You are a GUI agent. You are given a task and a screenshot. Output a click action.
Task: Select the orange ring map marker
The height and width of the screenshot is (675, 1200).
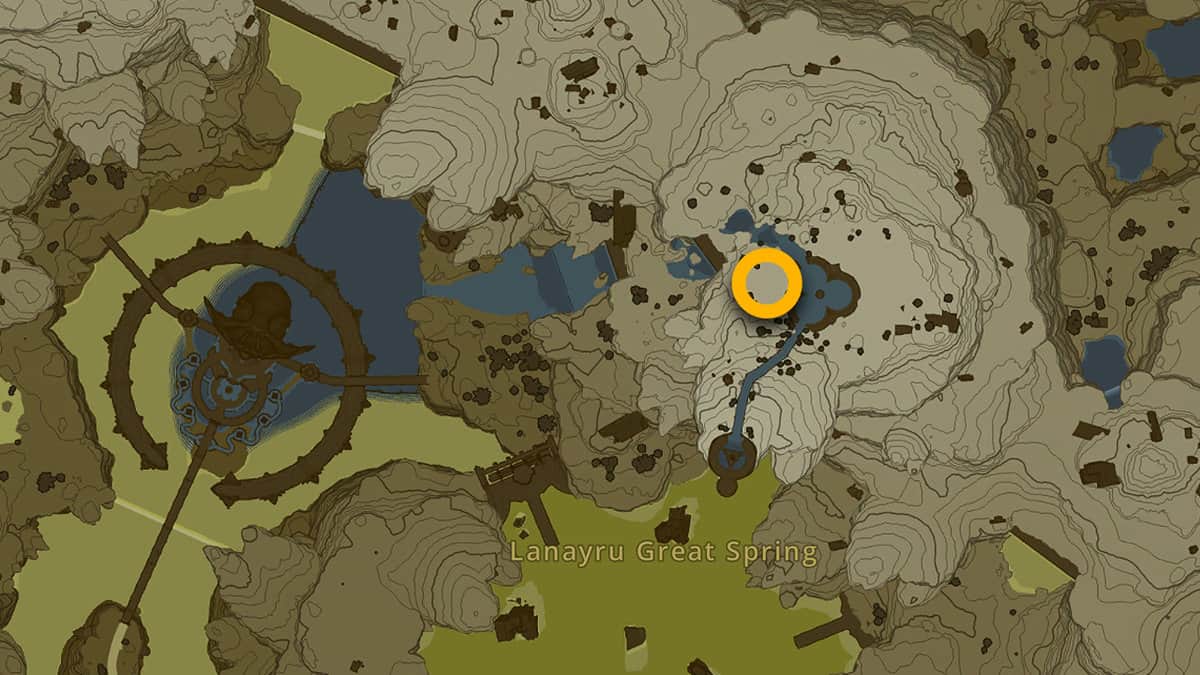pyautogui.click(x=766, y=285)
